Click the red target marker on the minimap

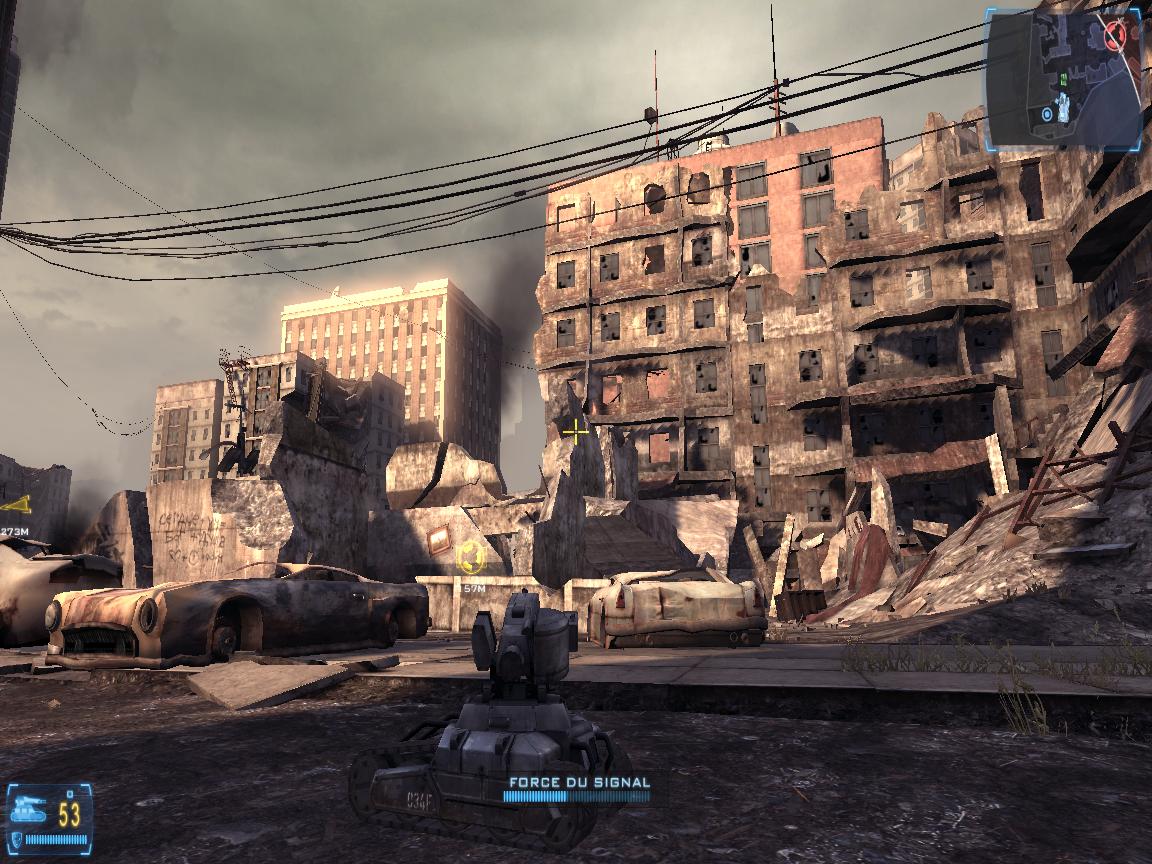1116,35
